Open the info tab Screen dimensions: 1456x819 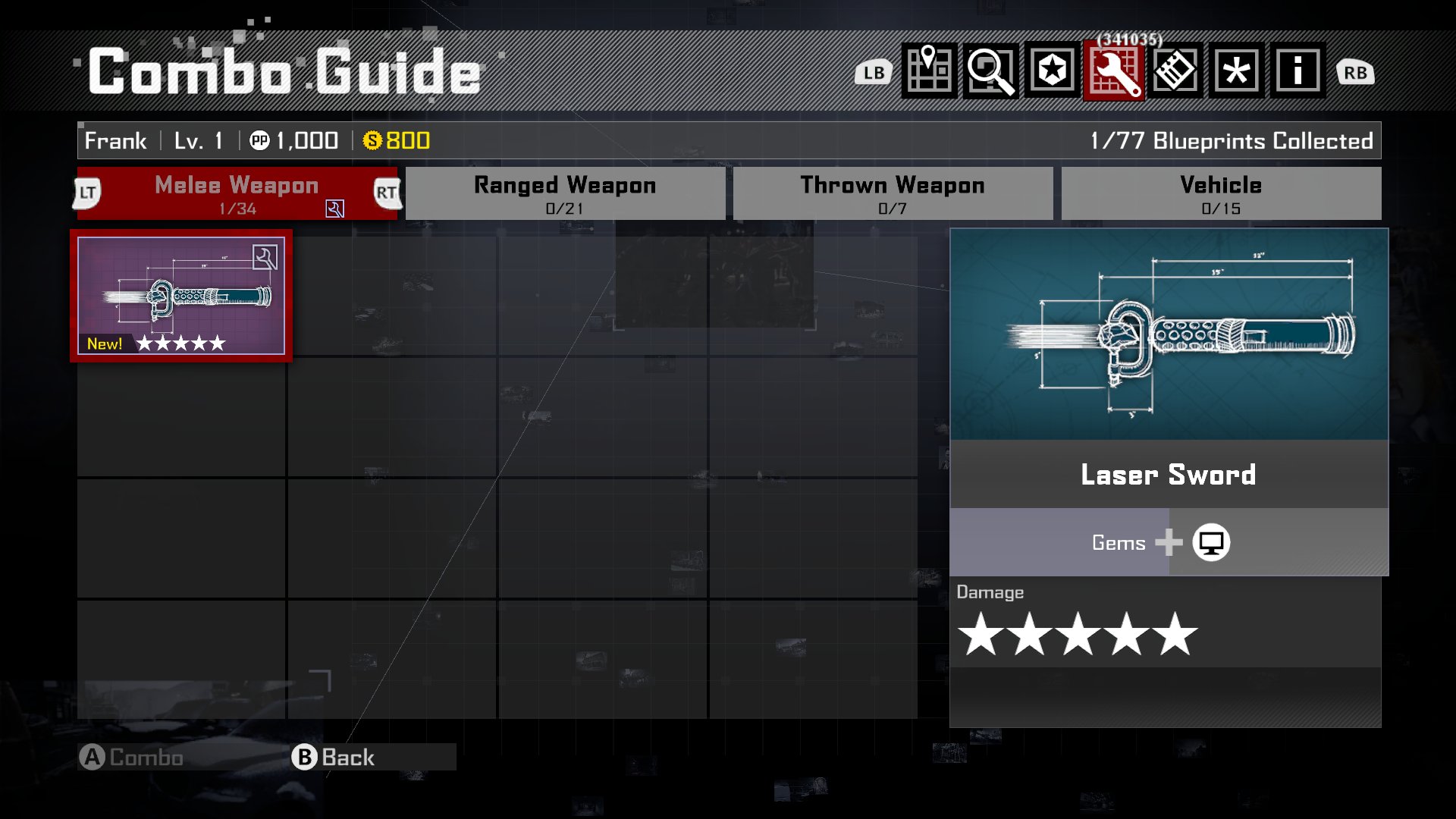pyautogui.click(x=1298, y=71)
